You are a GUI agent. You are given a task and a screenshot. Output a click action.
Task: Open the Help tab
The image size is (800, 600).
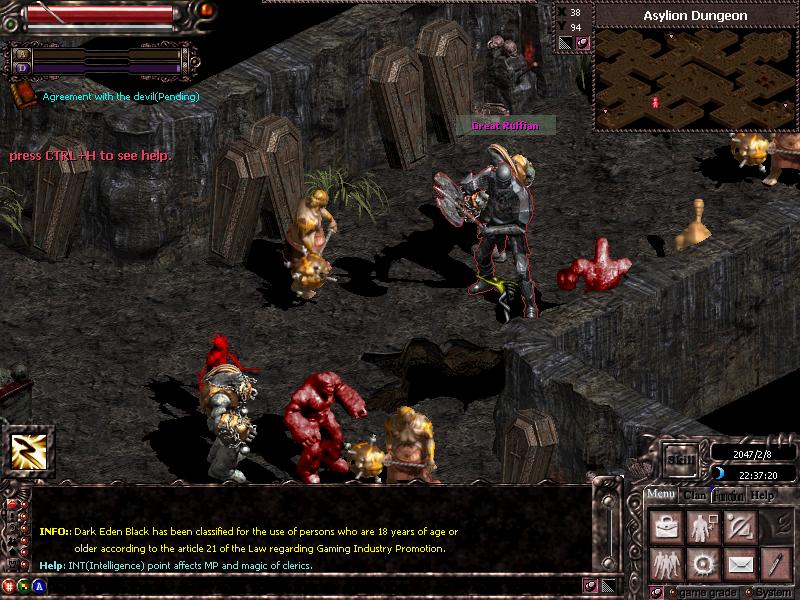click(762, 495)
